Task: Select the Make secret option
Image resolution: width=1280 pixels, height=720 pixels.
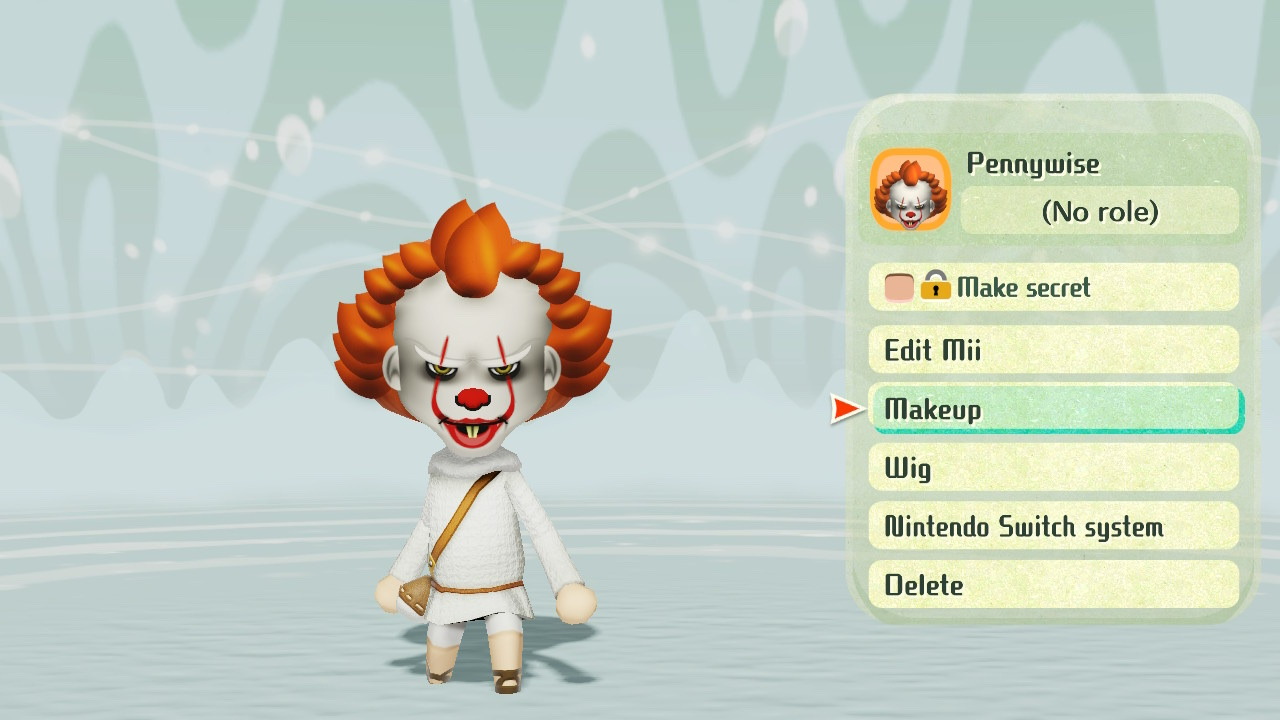Action: tap(1053, 288)
